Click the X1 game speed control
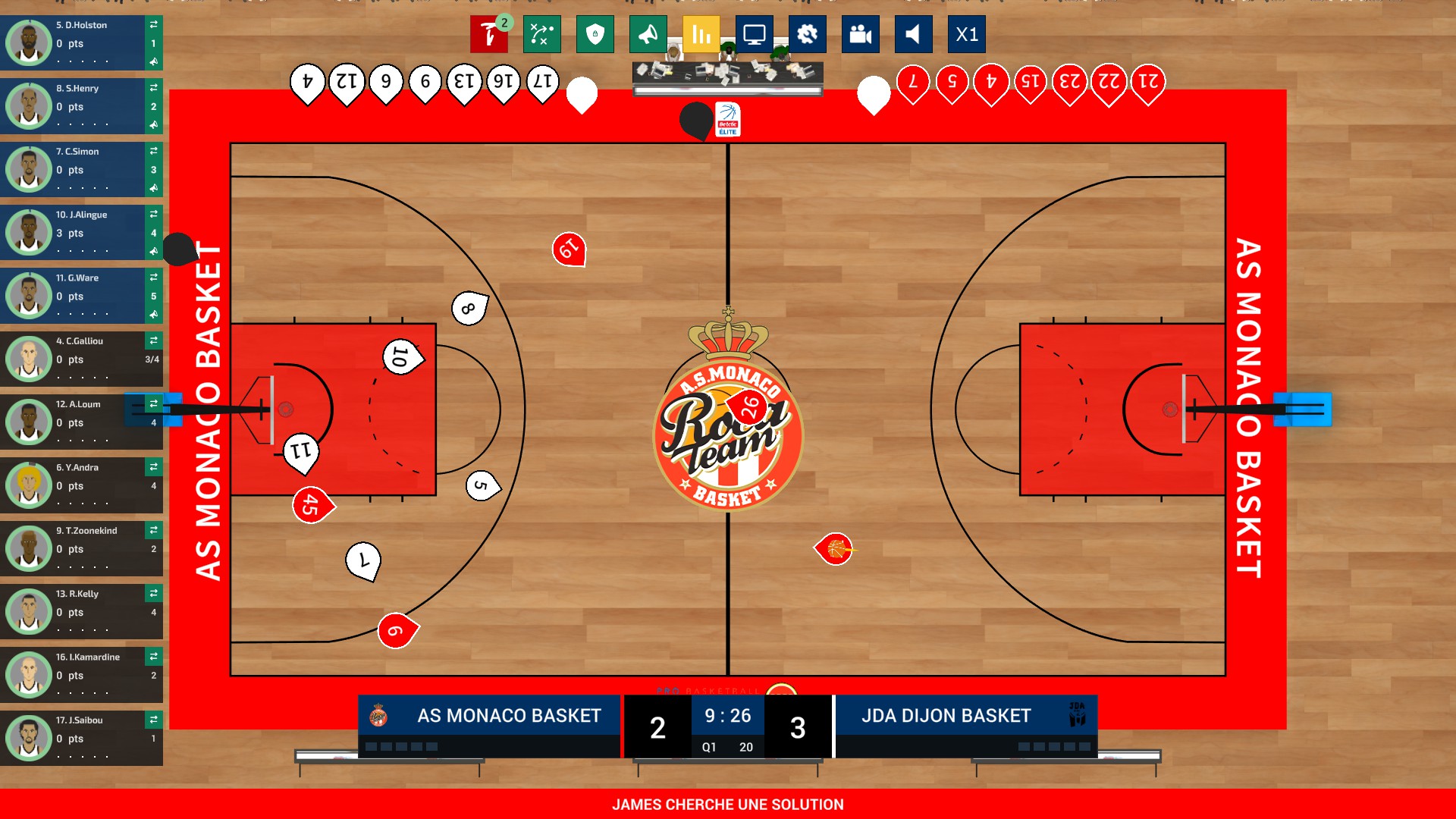This screenshot has height=819, width=1456. [966, 34]
